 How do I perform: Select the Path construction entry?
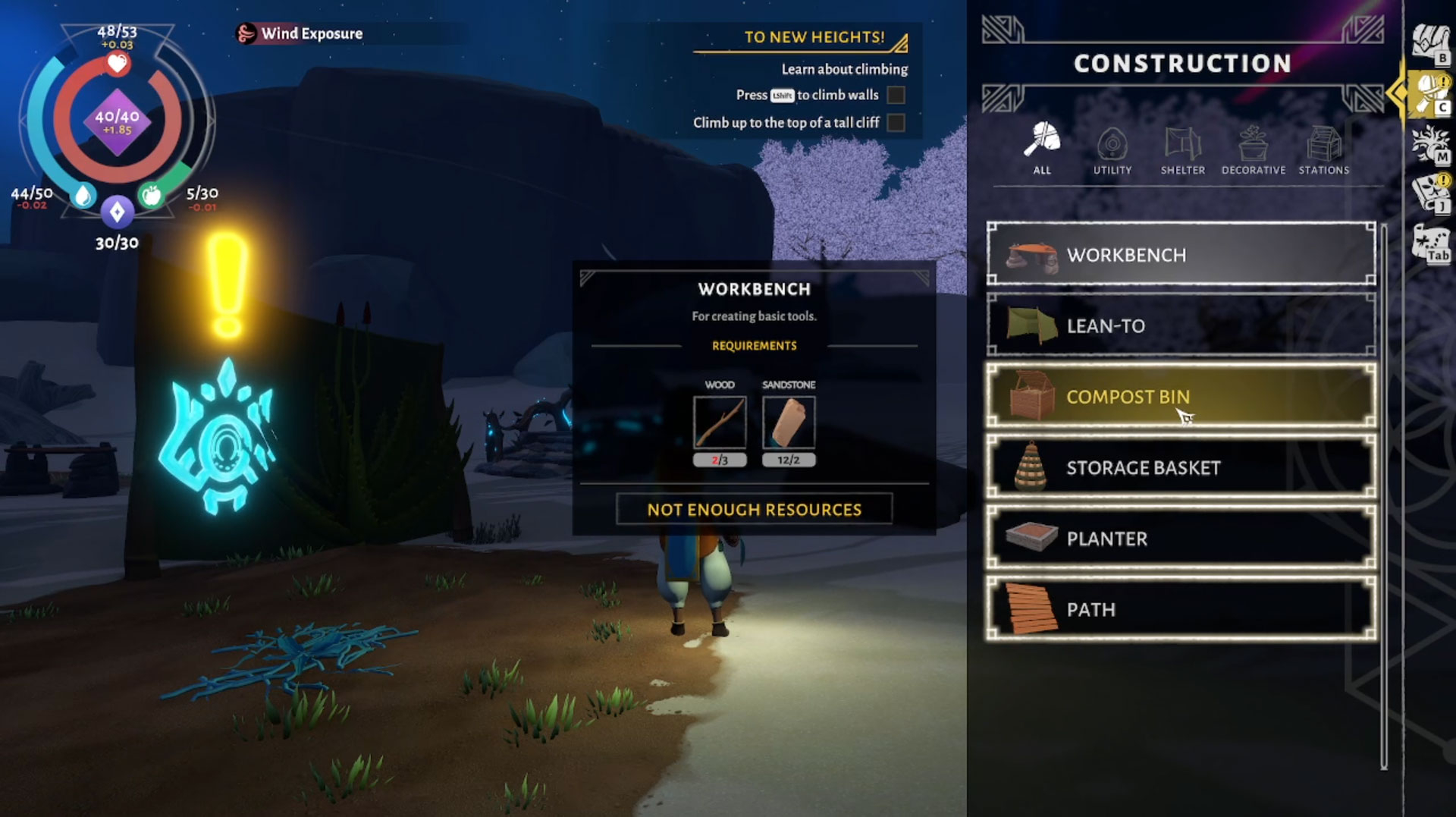click(1181, 609)
